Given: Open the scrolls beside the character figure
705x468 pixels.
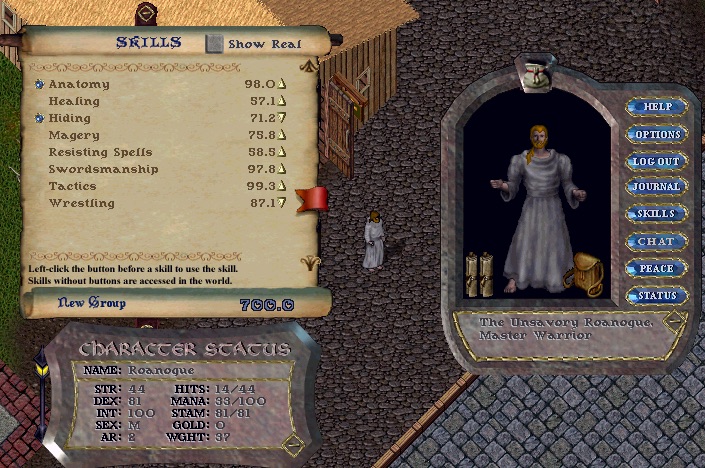Looking at the screenshot, I should click(479, 273).
